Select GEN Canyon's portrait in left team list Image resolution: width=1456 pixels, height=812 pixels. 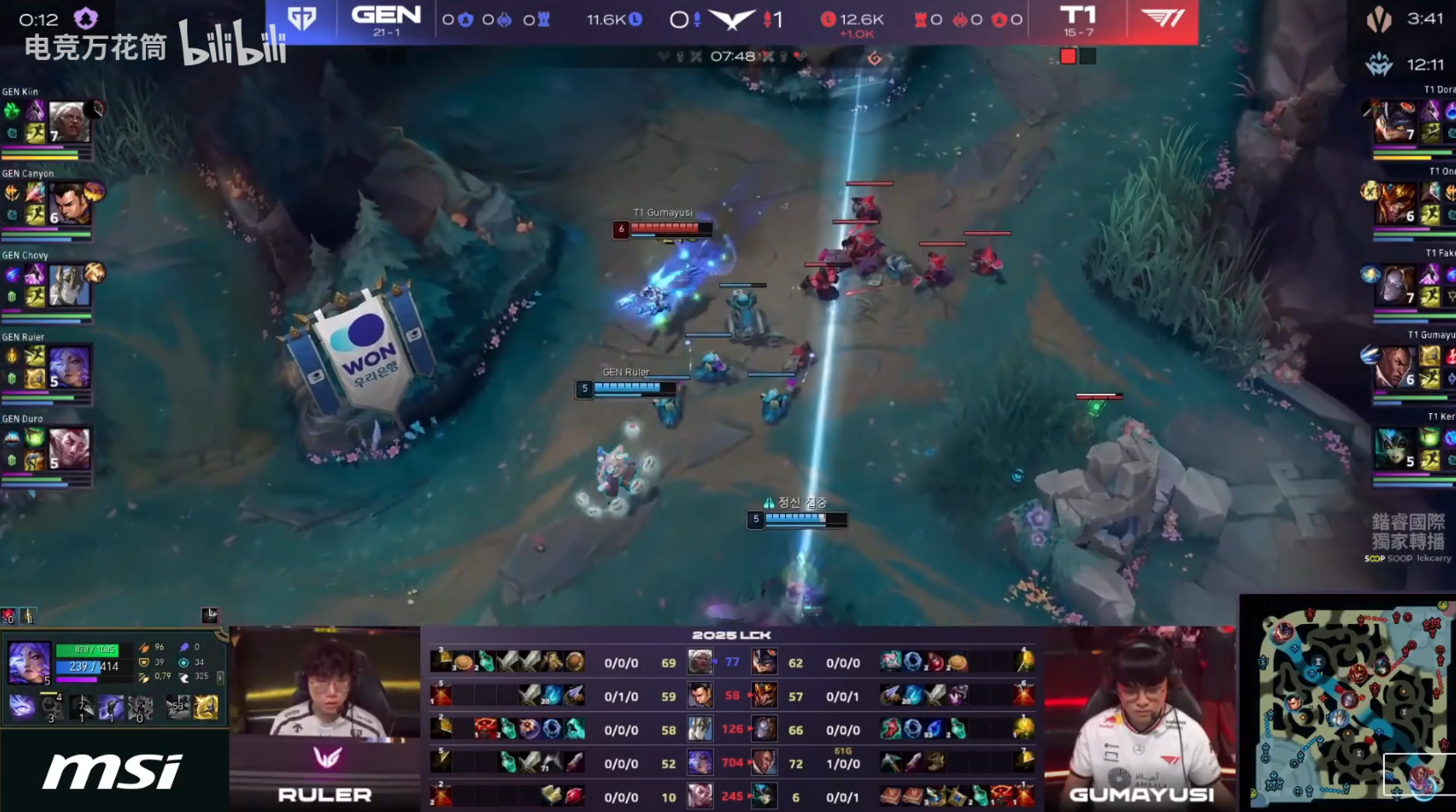coord(69,203)
